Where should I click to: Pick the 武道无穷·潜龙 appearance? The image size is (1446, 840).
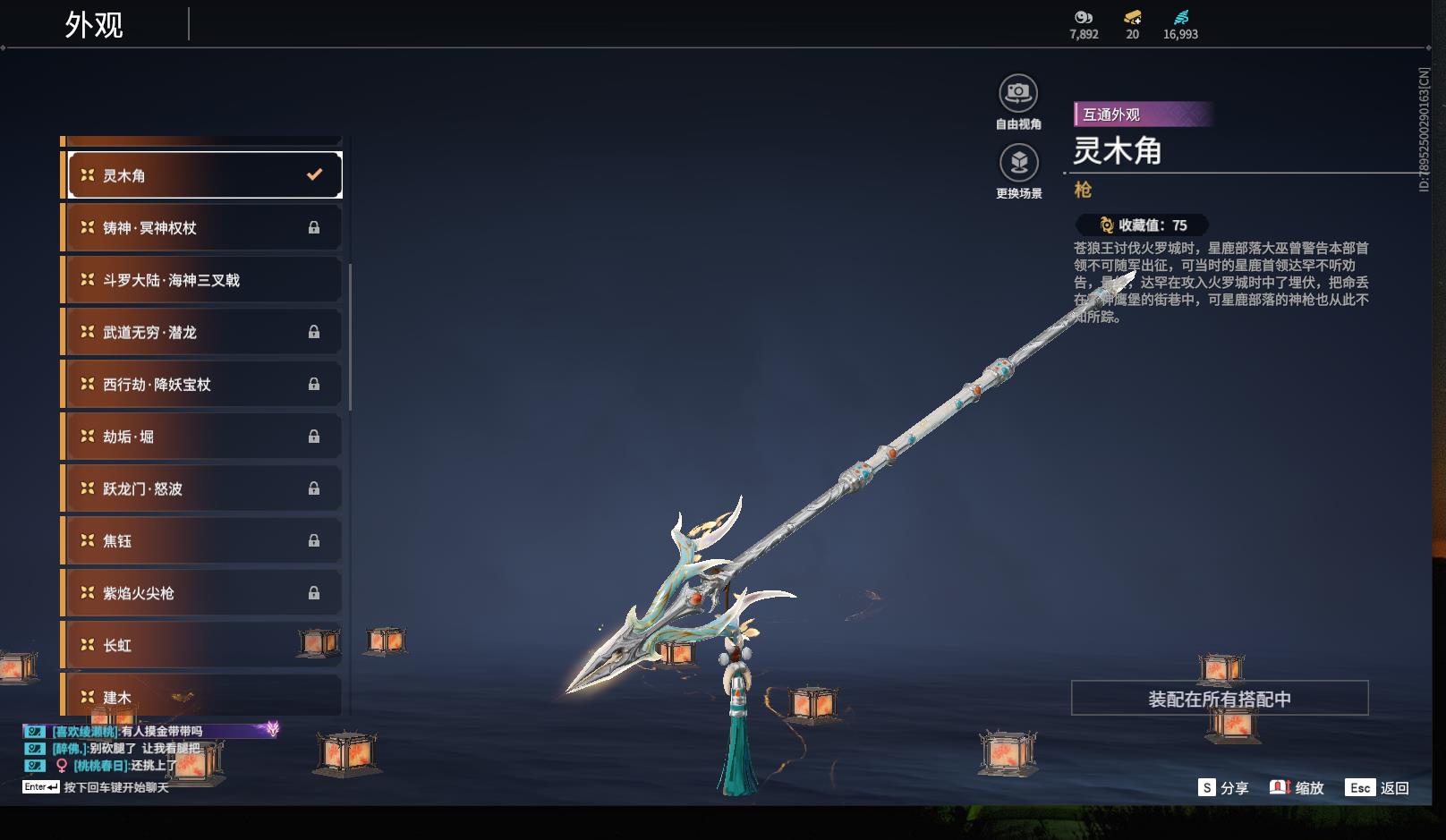(x=205, y=332)
